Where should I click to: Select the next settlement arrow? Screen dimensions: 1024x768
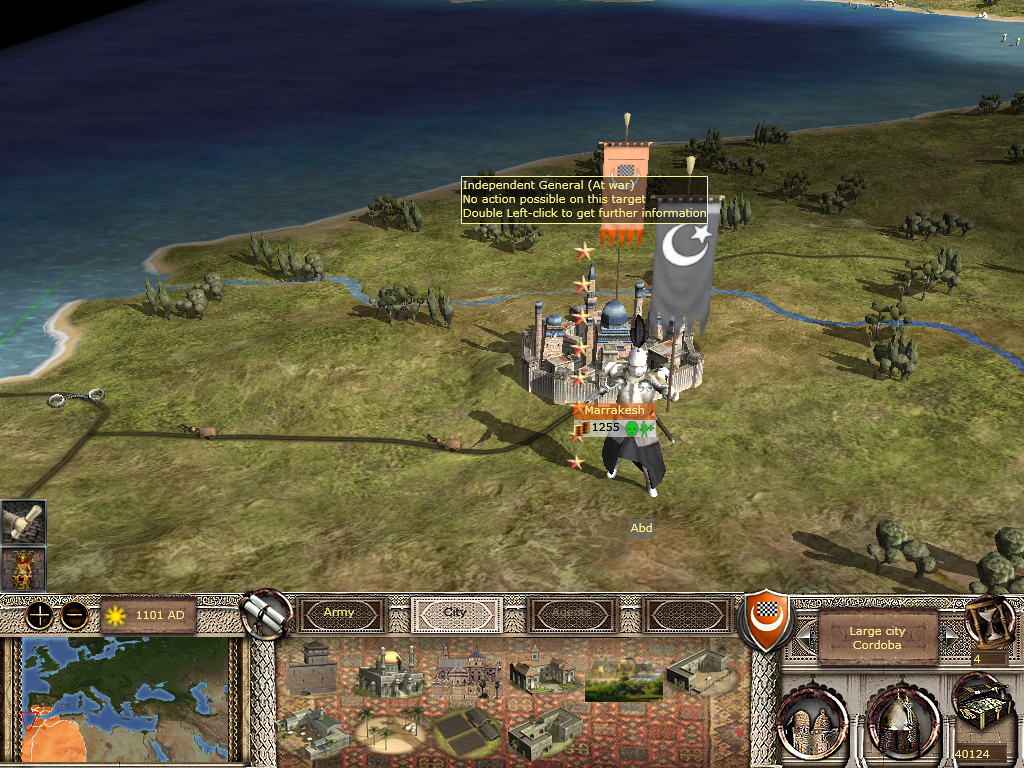click(953, 634)
